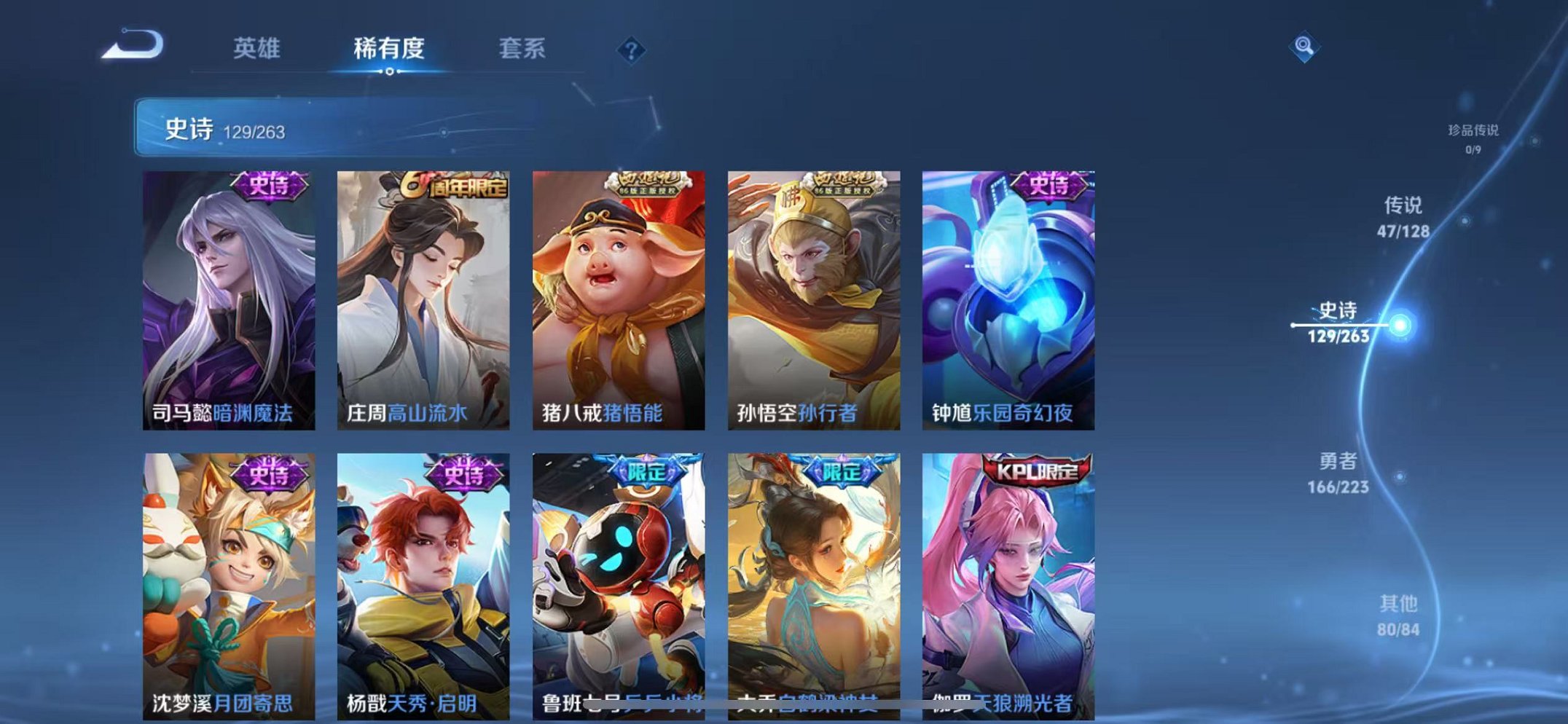The width and height of the screenshot is (1568, 724).
Task: Switch to the 套系 tab
Action: pos(524,50)
